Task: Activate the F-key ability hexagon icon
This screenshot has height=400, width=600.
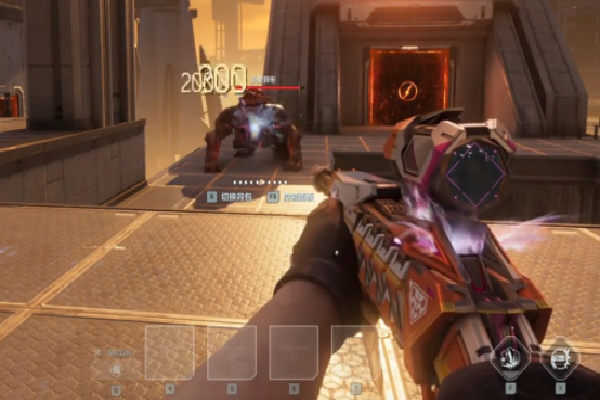Action: [510, 358]
